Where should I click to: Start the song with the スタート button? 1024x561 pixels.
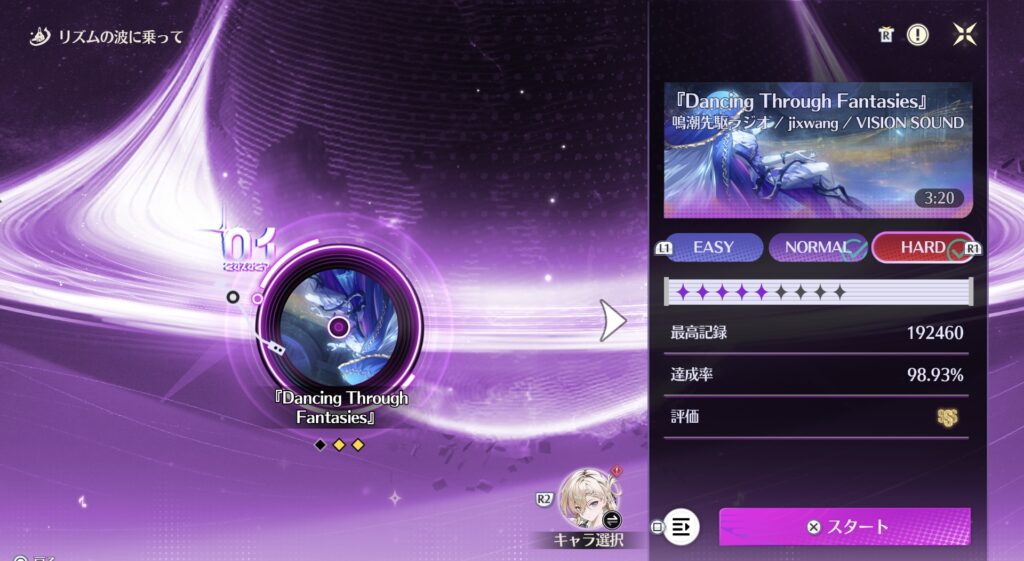pyautogui.click(x=845, y=526)
